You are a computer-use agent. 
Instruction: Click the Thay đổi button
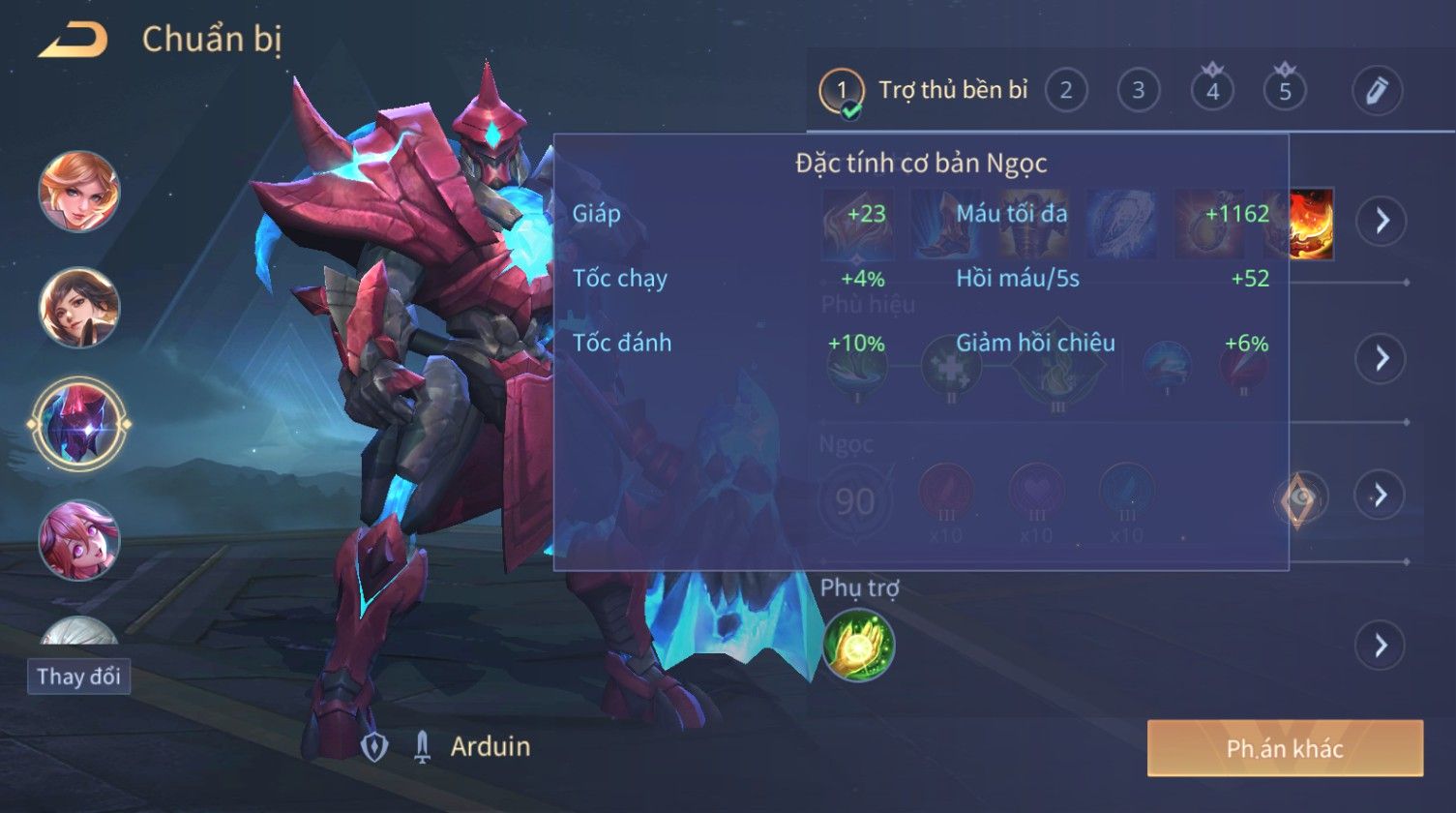[x=78, y=676]
